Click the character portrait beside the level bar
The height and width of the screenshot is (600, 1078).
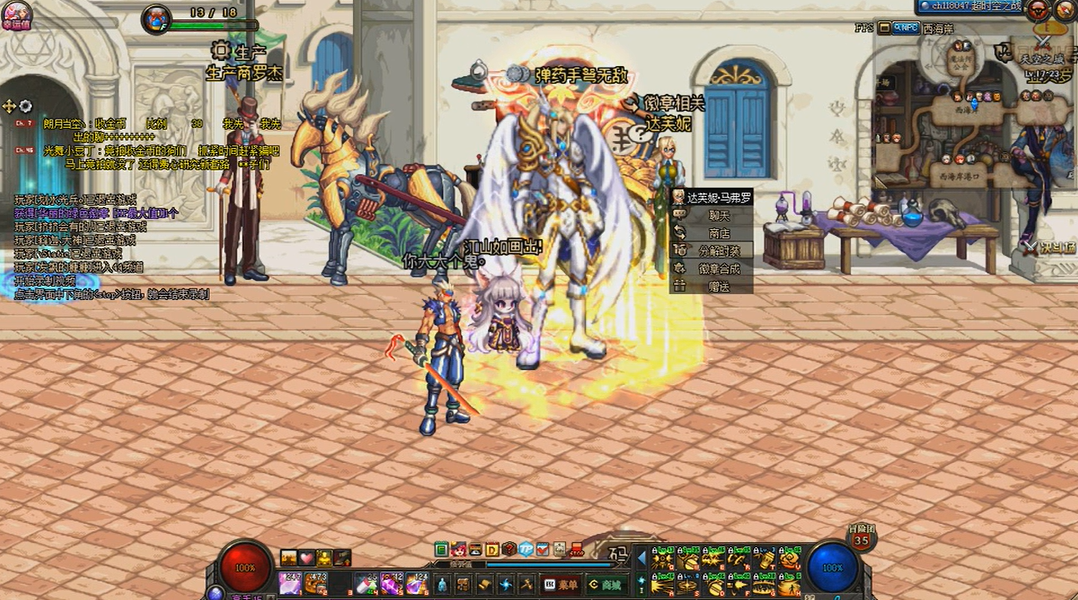point(156,18)
